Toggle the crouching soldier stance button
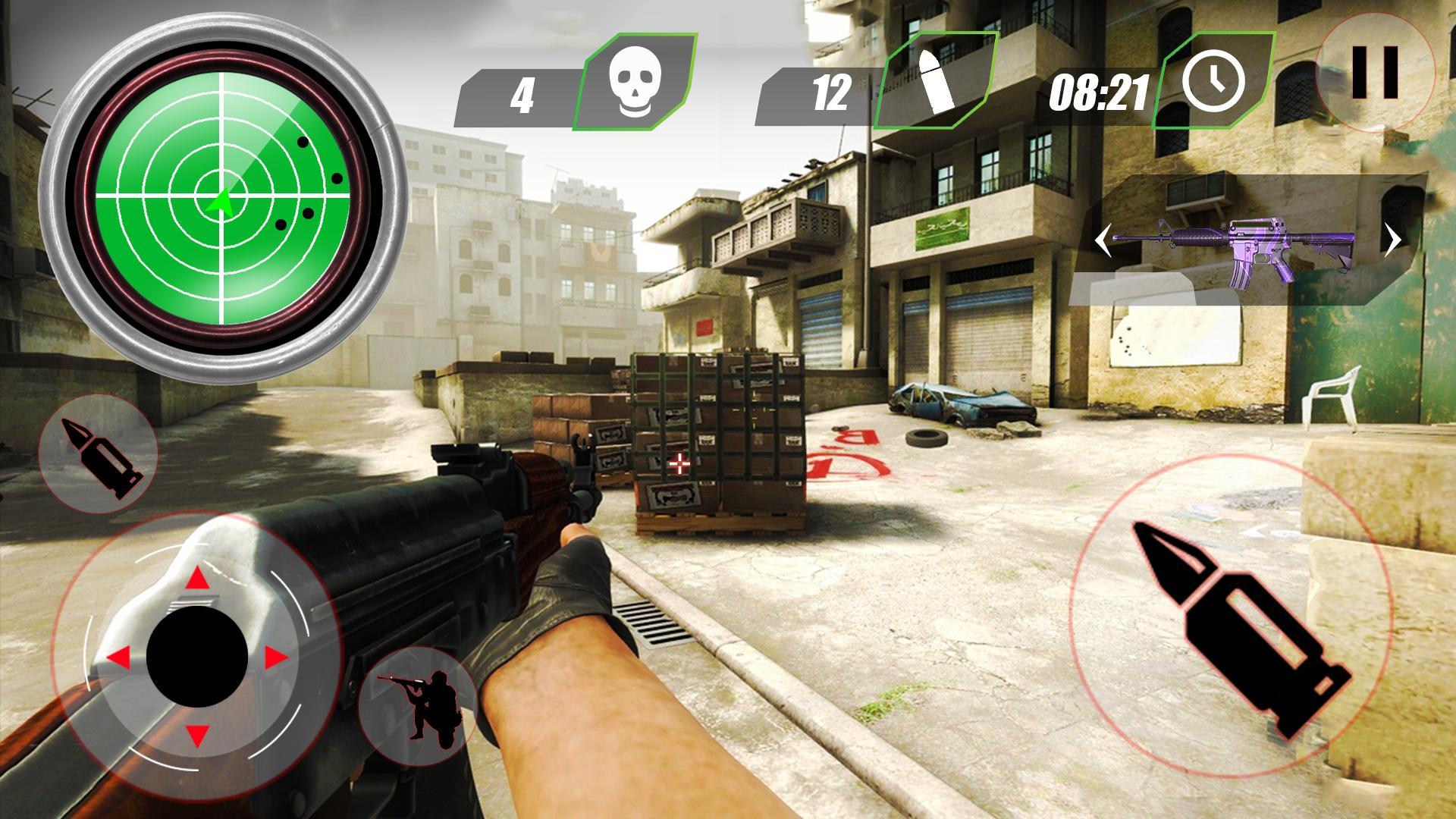Screen dimensions: 1456x819 pyautogui.click(x=418, y=707)
